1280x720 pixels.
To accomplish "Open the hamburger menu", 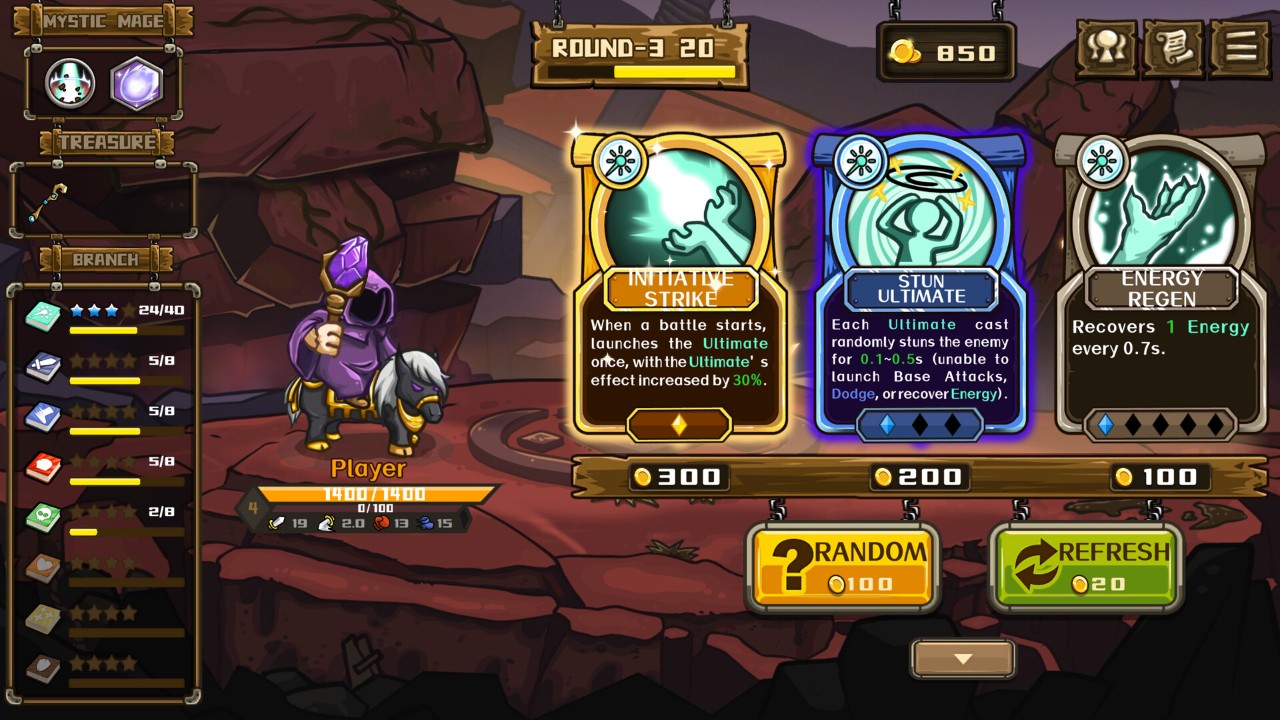I will click(x=1240, y=49).
